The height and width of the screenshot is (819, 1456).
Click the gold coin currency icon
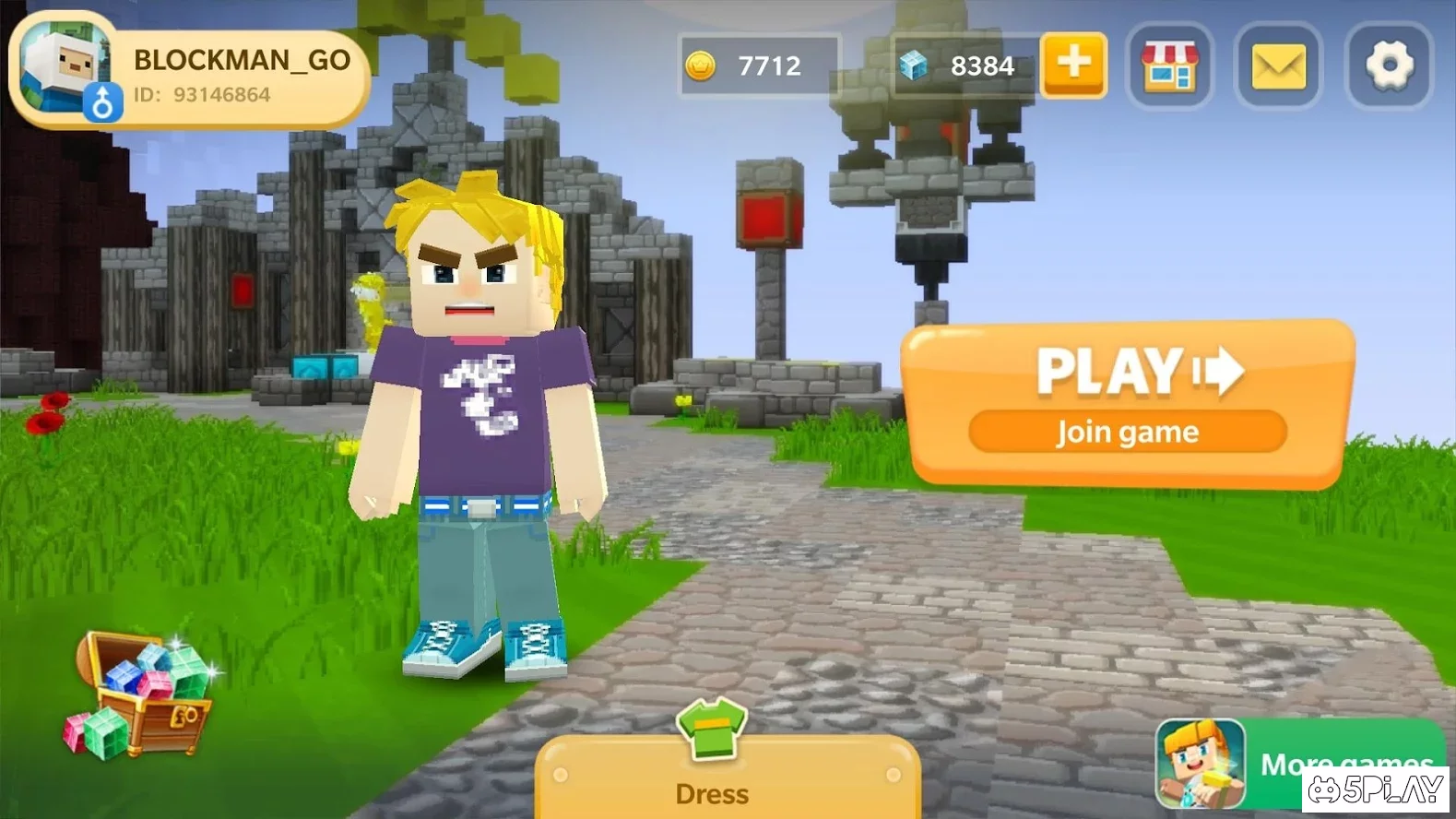click(703, 65)
